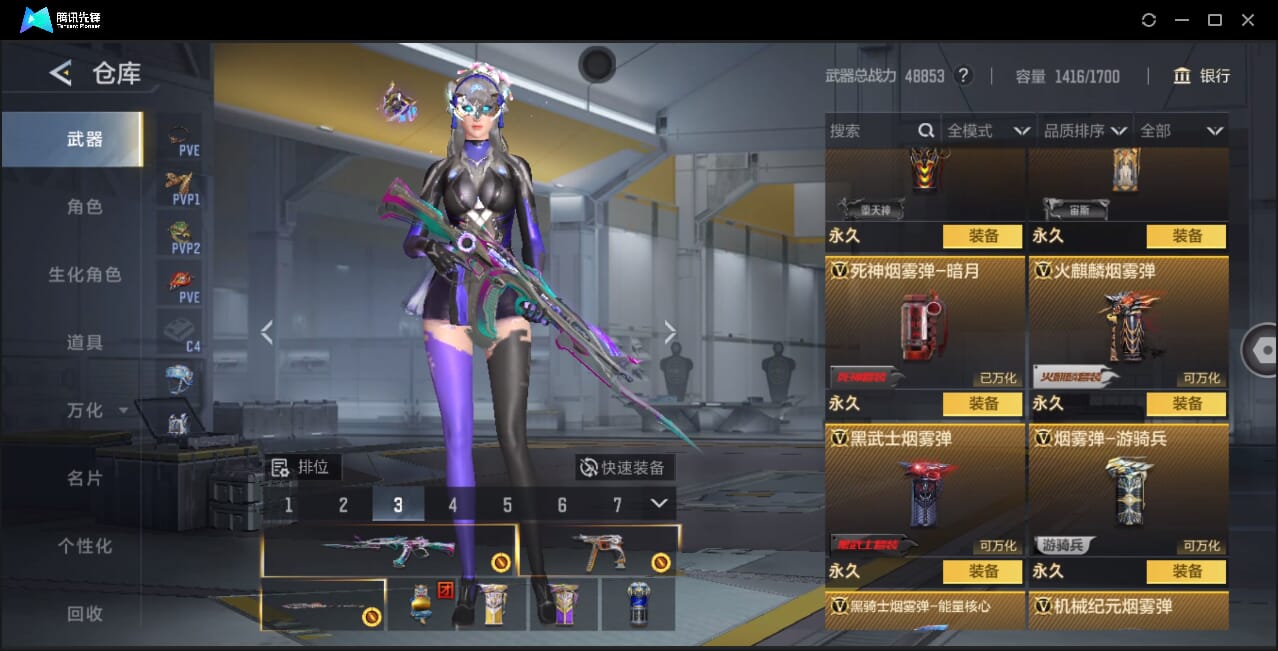The image size is (1278, 651).
Task: Equip the 烟雾弹-游骑兵 smoke grenade
Action: pyautogui.click(x=1186, y=572)
